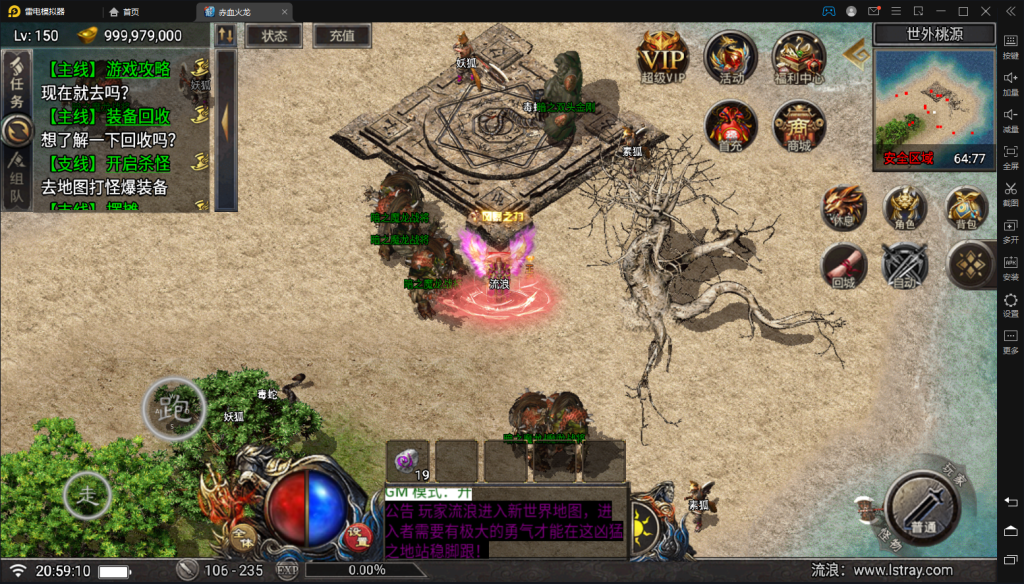Click the 休息 rest icon
1024x584 pixels.
point(843,206)
